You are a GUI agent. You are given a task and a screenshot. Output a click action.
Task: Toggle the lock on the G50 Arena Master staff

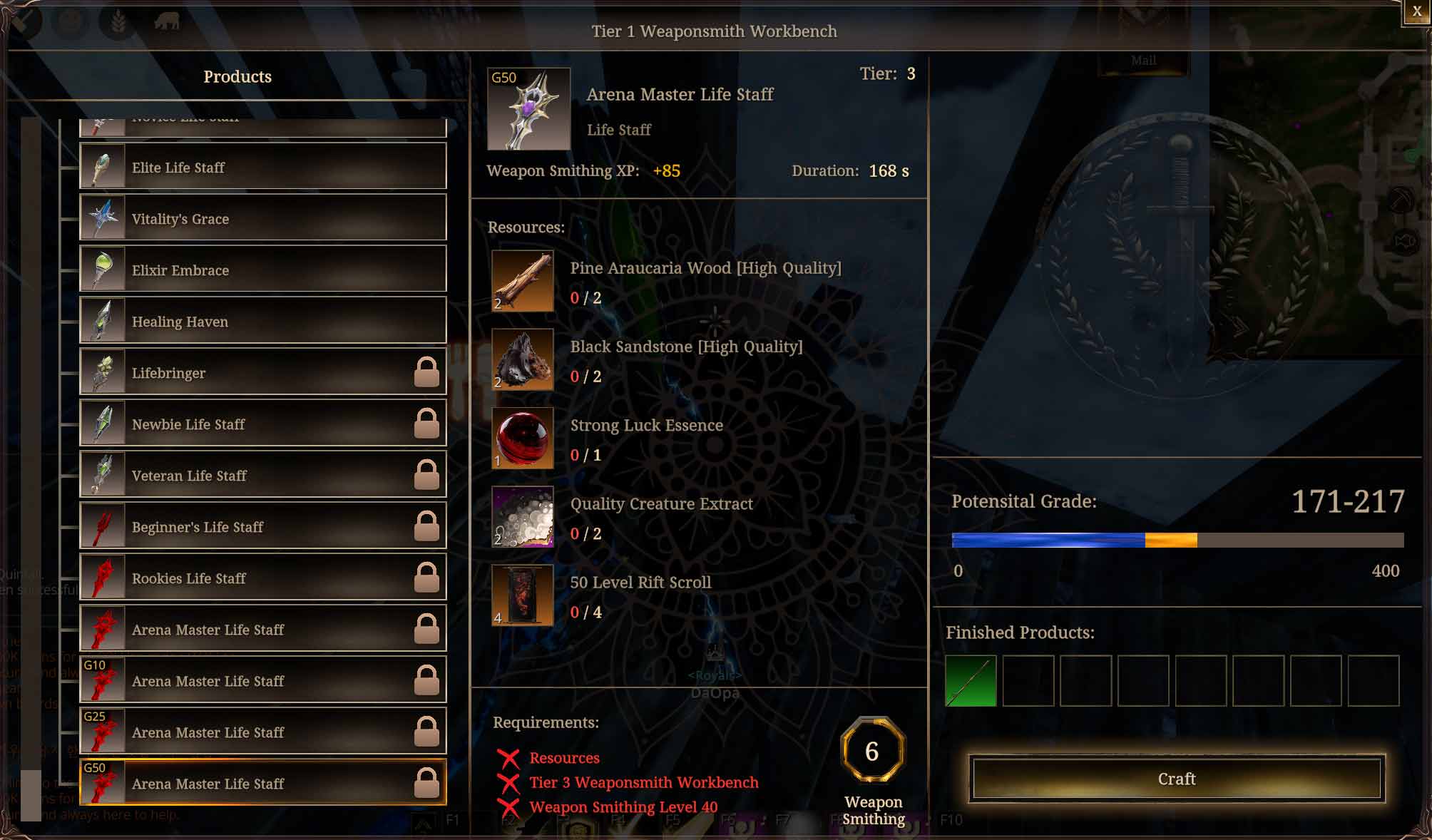click(x=429, y=783)
